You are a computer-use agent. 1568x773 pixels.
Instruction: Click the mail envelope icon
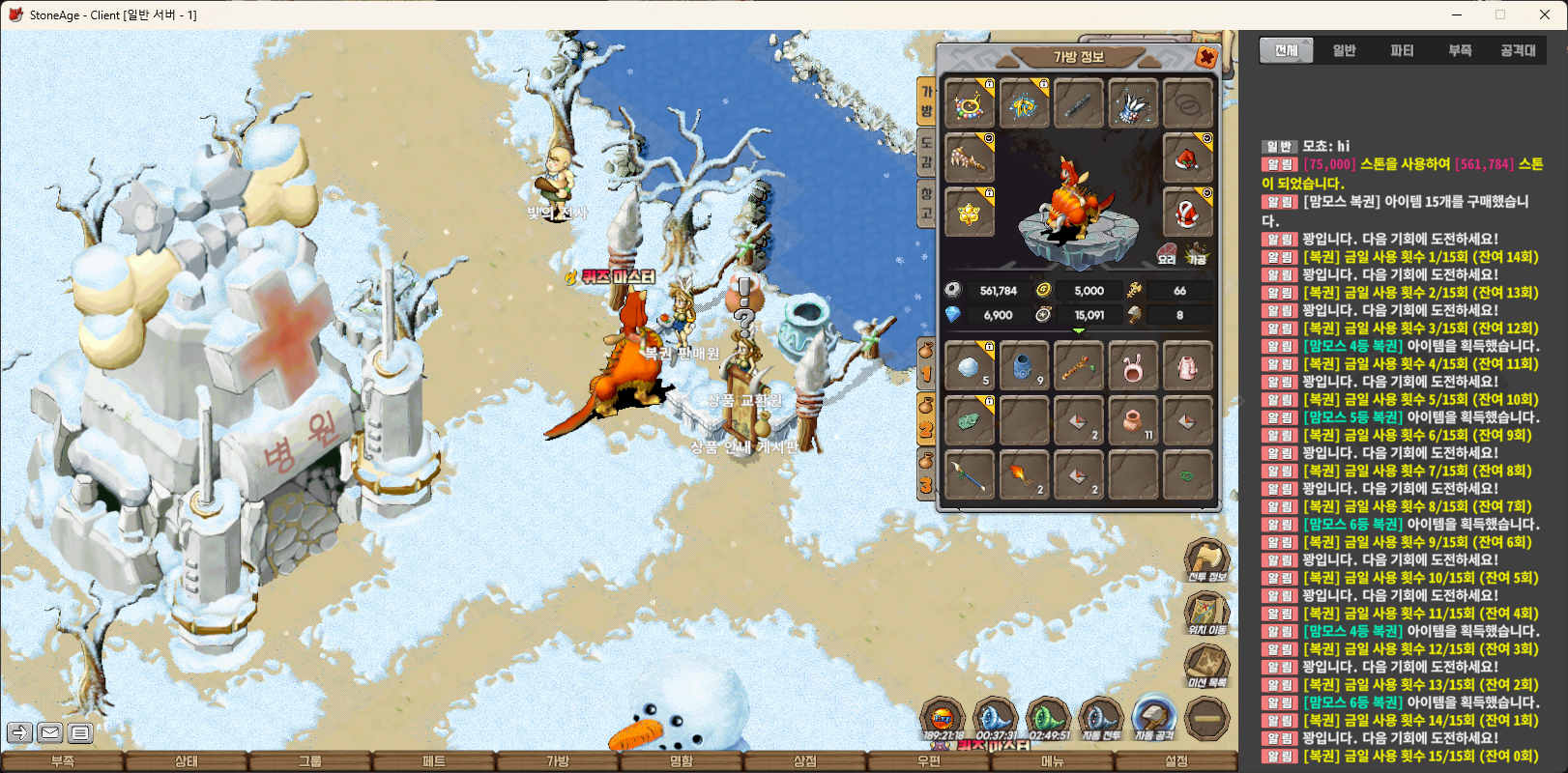50,732
